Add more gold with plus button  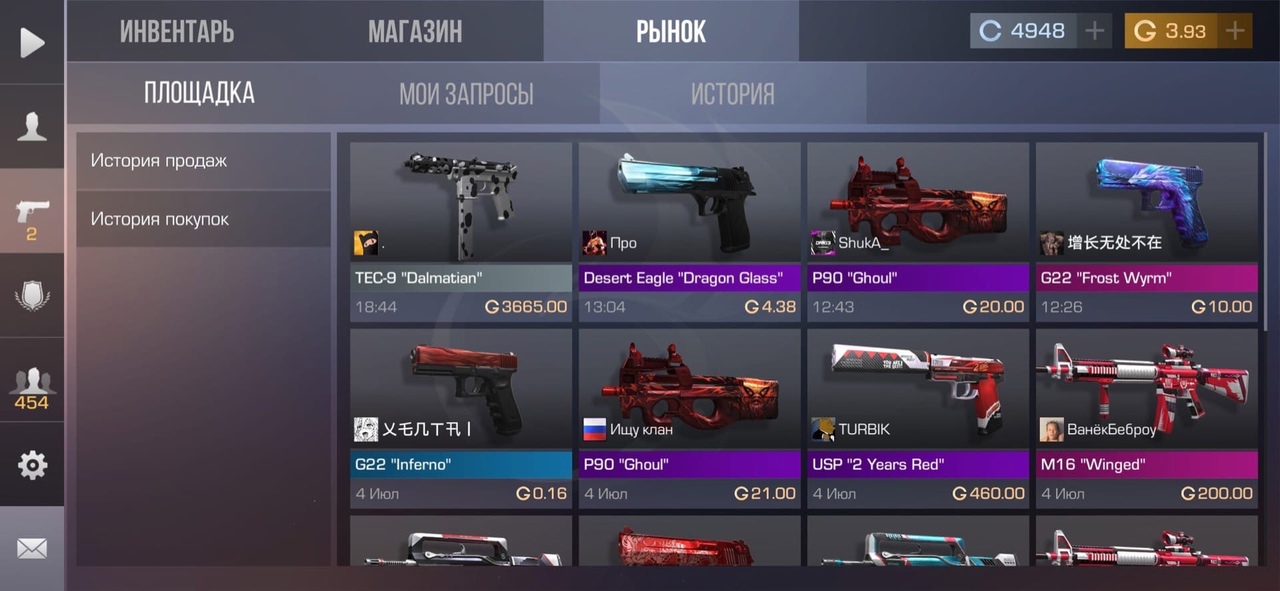coord(1236,31)
